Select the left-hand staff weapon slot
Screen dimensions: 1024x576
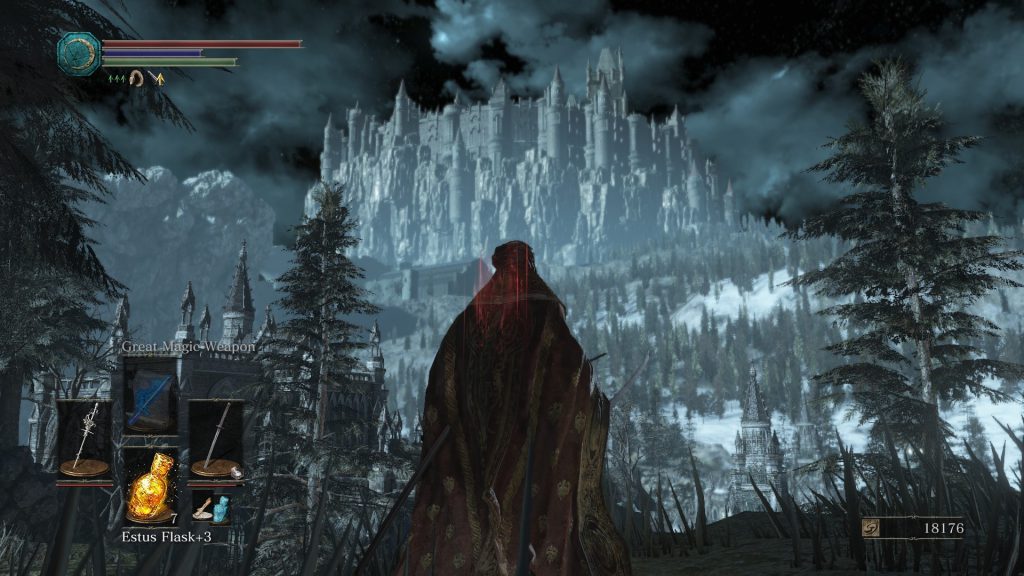(x=84, y=438)
